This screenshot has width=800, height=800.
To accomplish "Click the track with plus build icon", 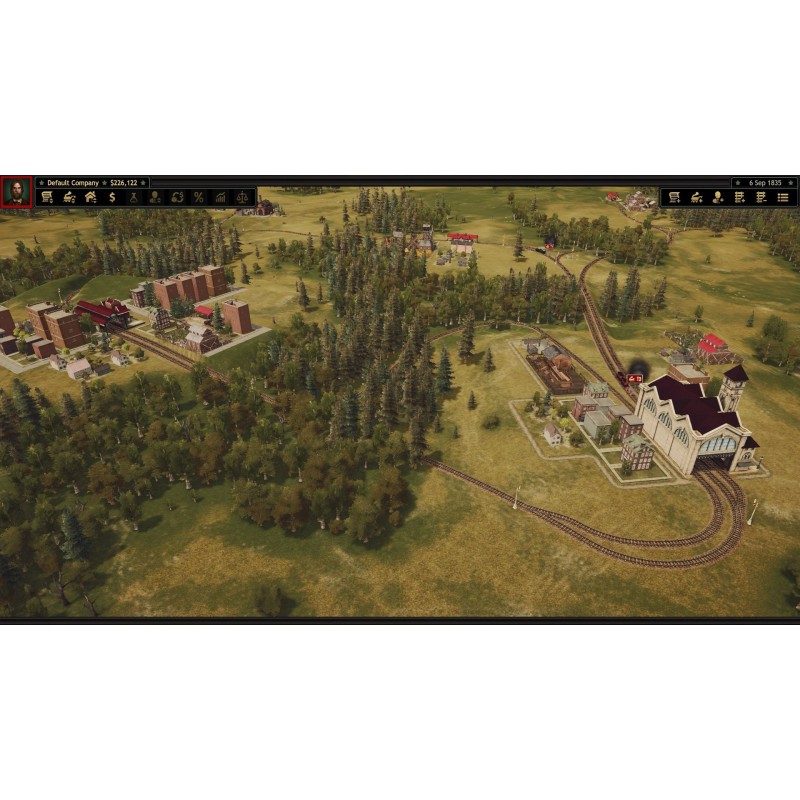I will pos(740,198).
